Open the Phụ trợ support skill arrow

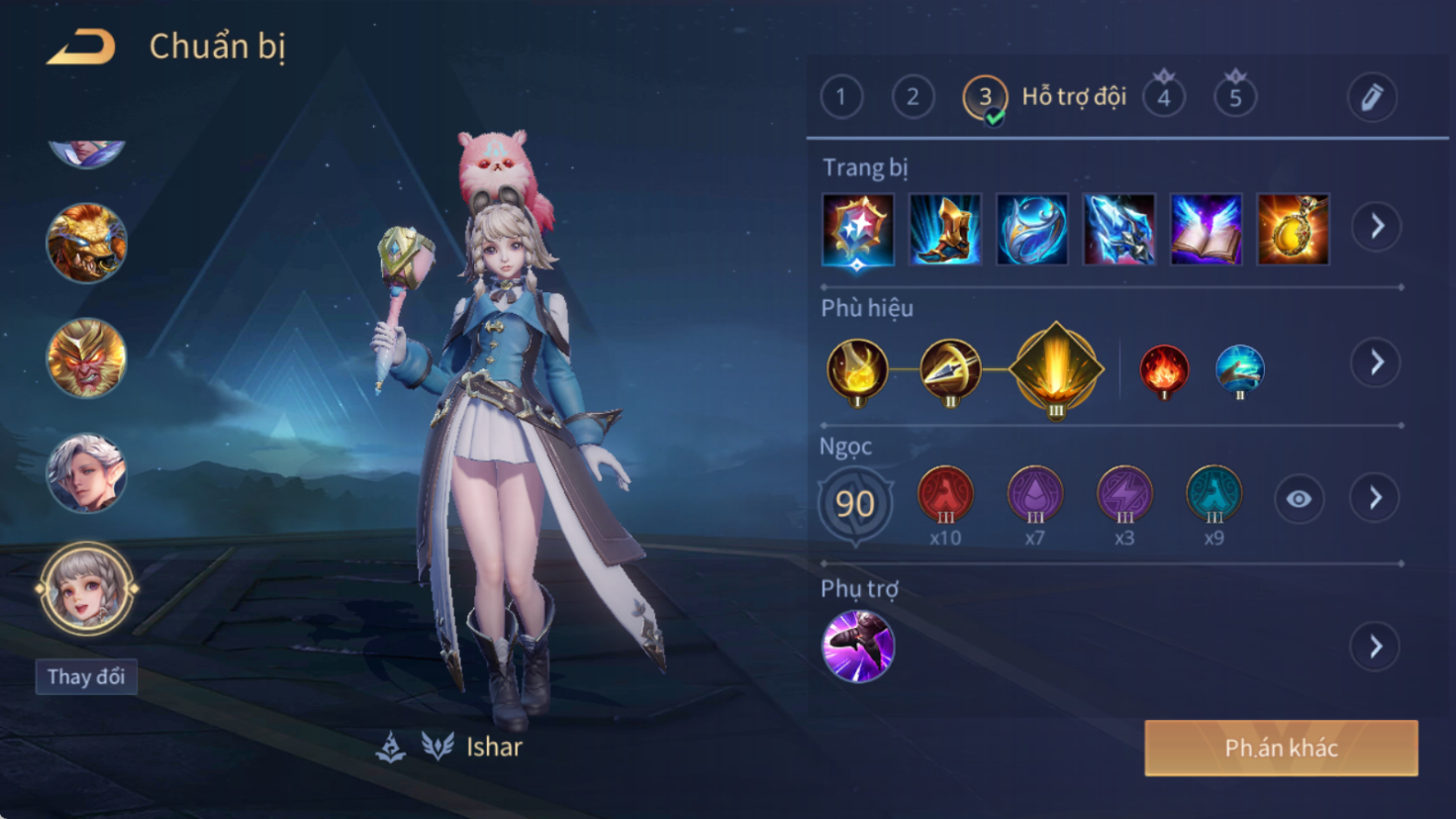1376,647
